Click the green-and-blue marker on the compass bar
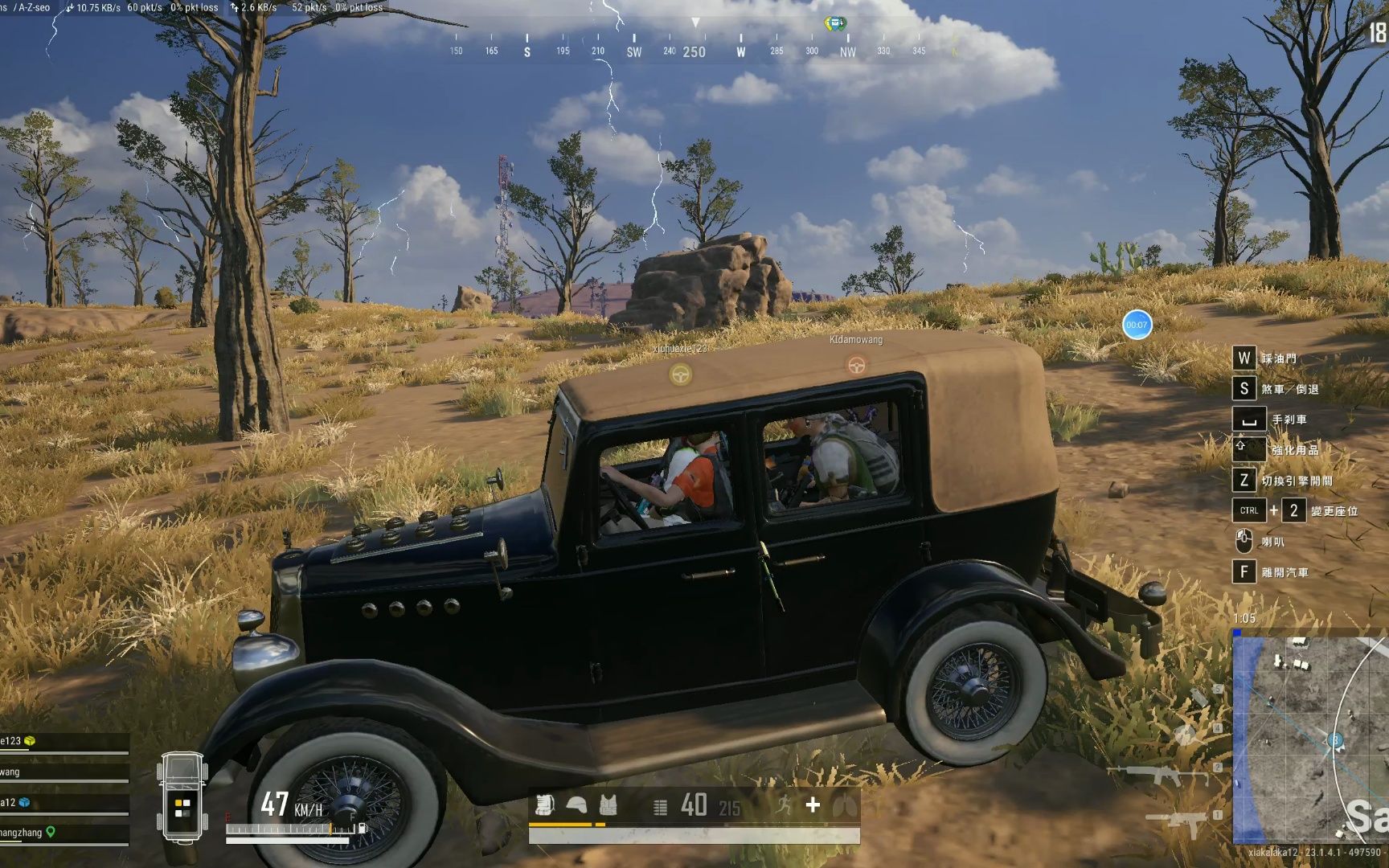1389x868 pixels. (x=835, y=23)
